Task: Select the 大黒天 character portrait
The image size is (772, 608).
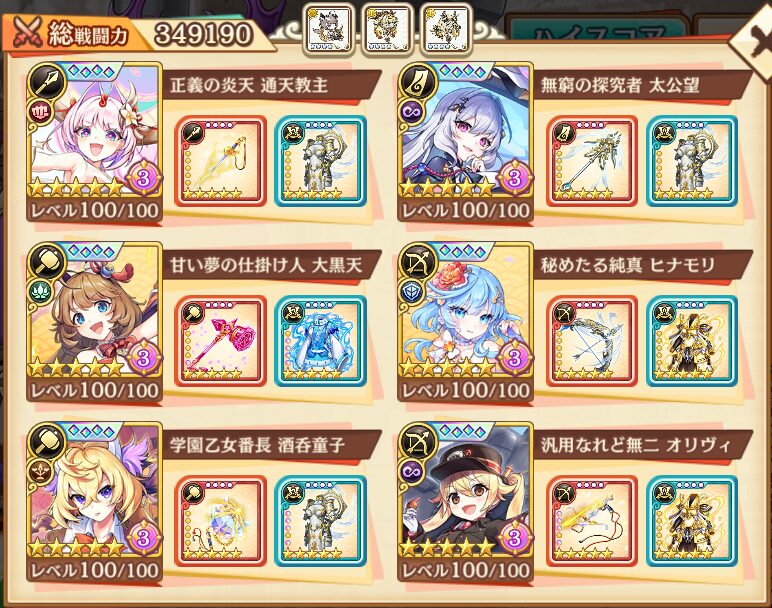Action: point(93,315)
